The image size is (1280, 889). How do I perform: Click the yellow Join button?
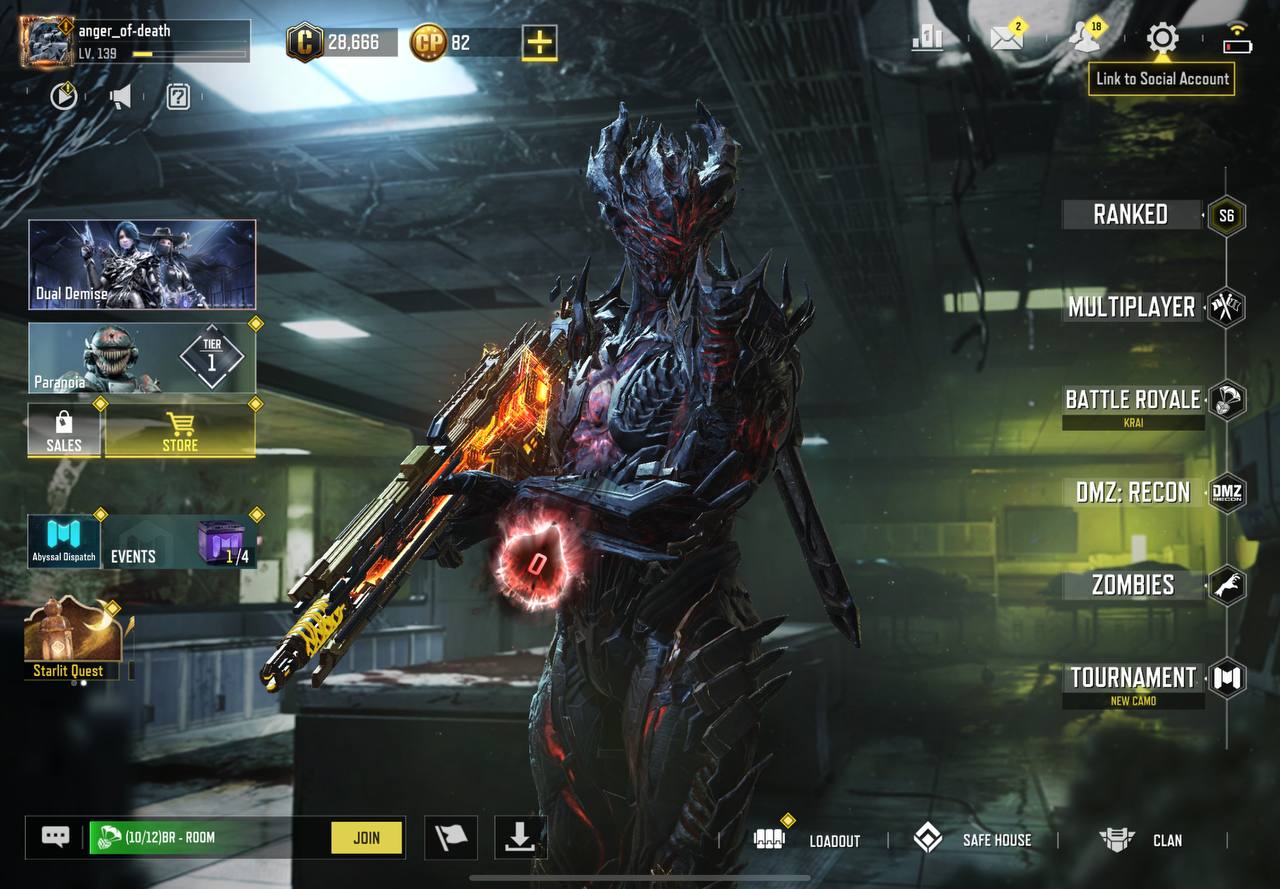pyautogui.click(x=367, y=838)
